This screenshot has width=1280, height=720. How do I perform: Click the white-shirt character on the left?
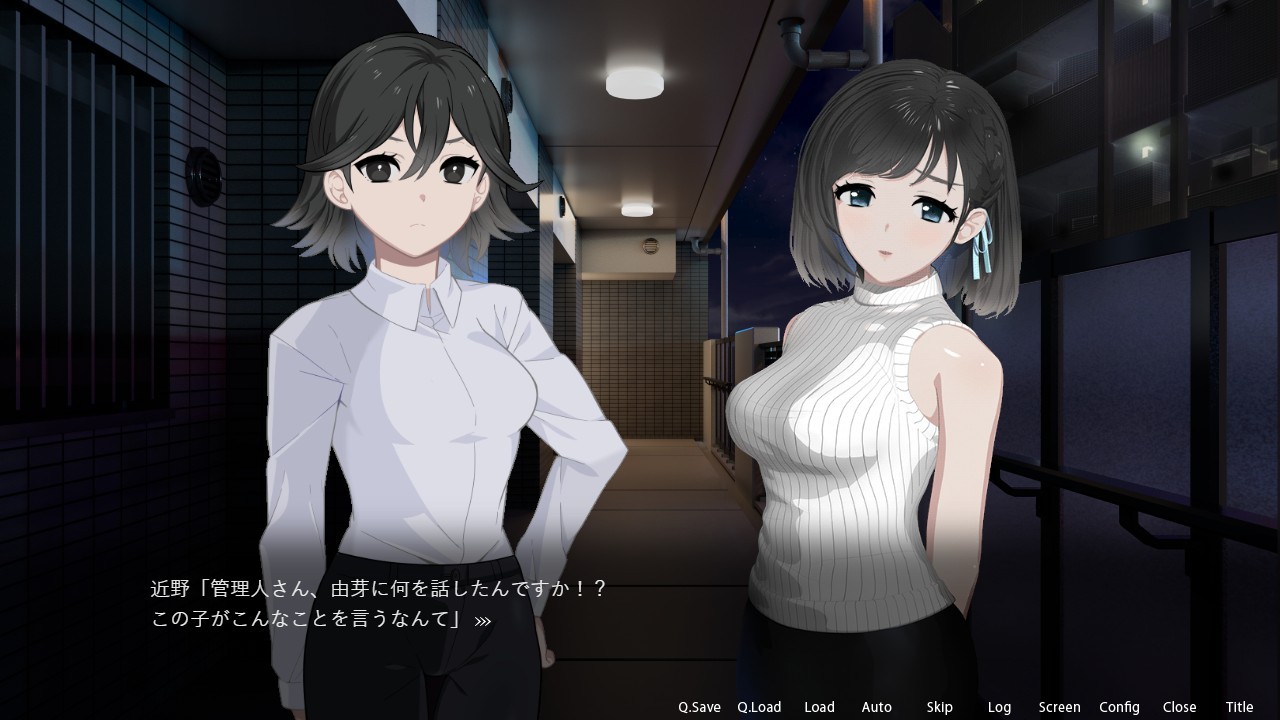point(420,350)
